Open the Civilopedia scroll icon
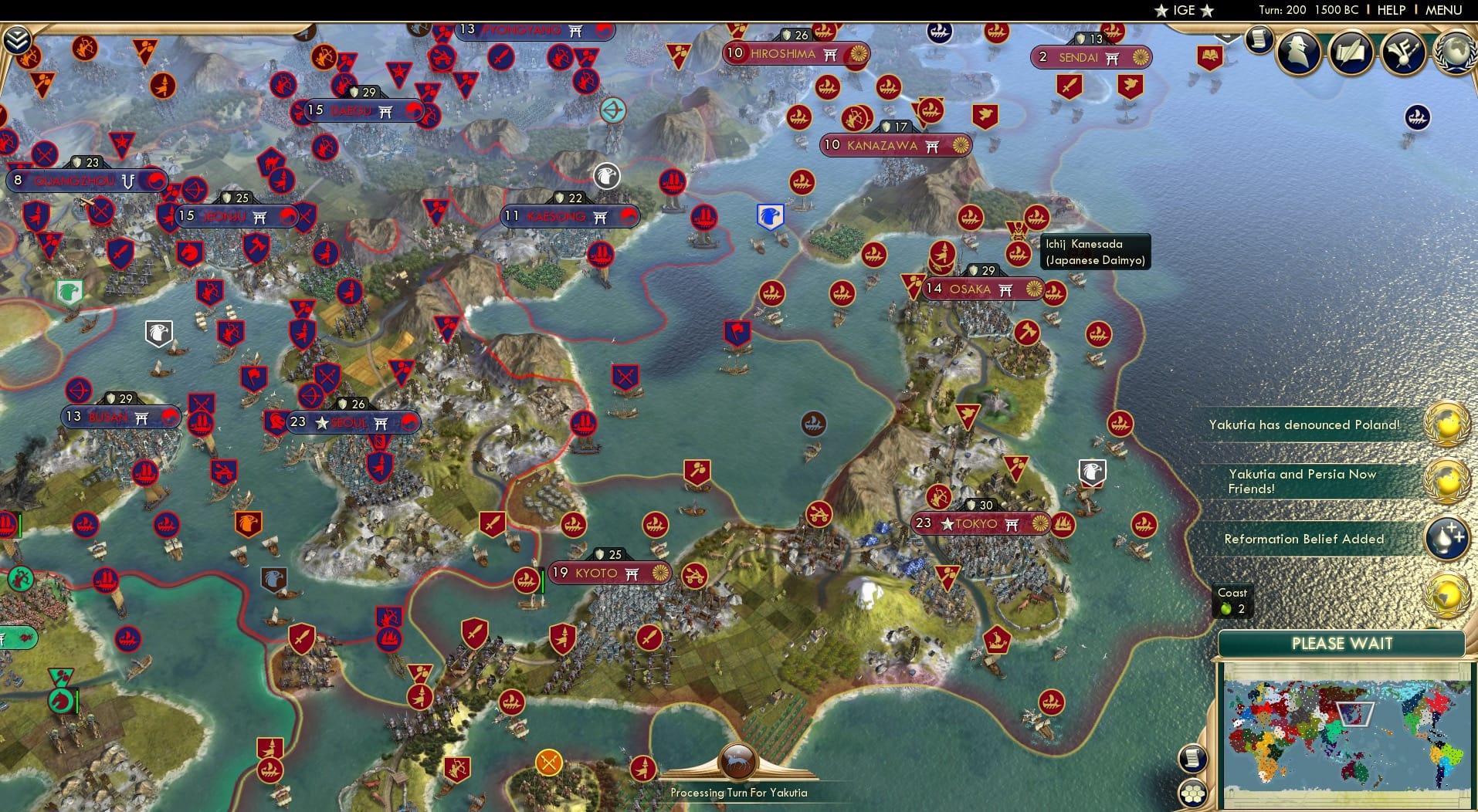This screenshot has height=812, width=1478. point(1259,39)
